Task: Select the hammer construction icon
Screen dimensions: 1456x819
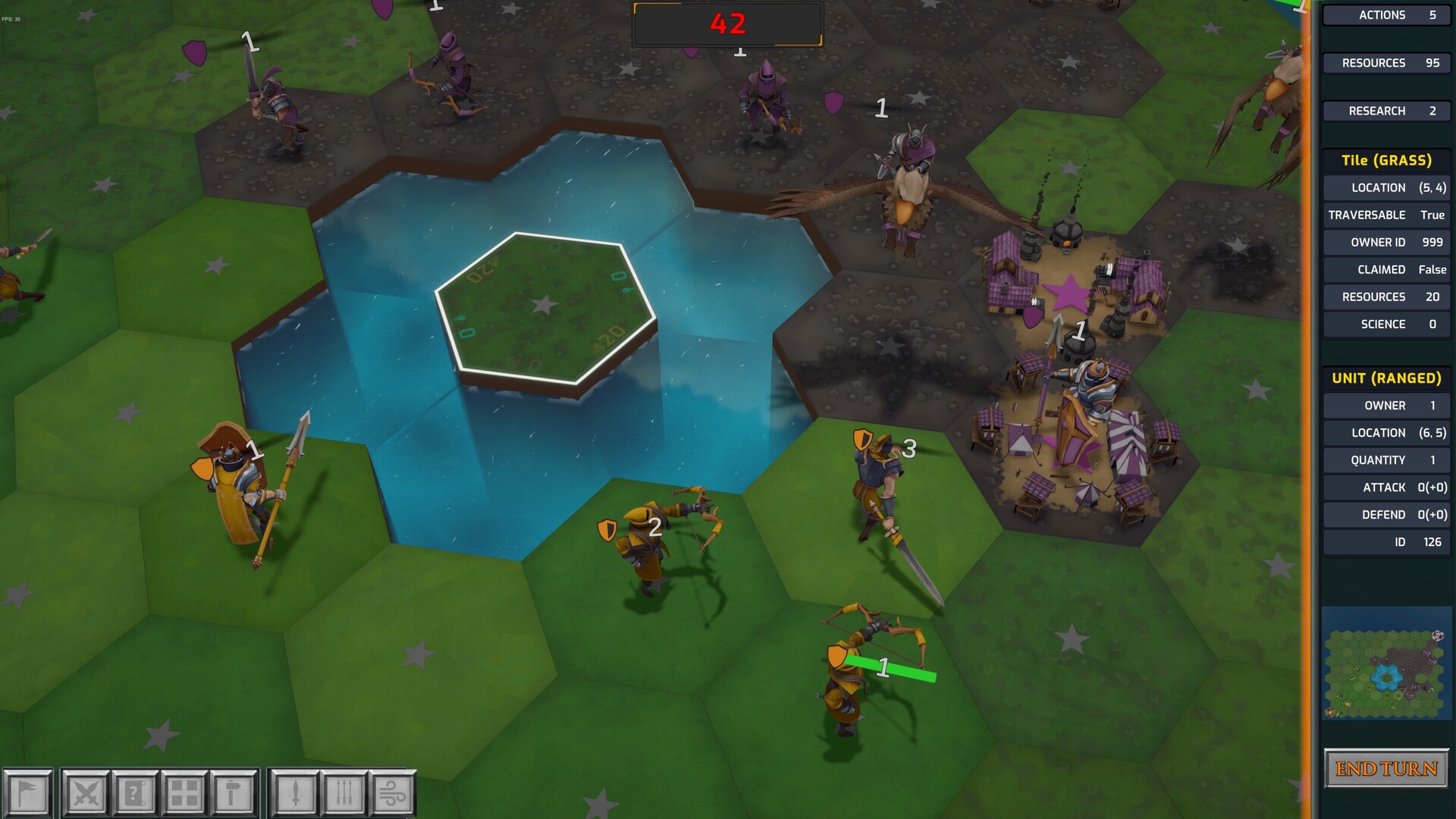Action: tap(230, 793)
